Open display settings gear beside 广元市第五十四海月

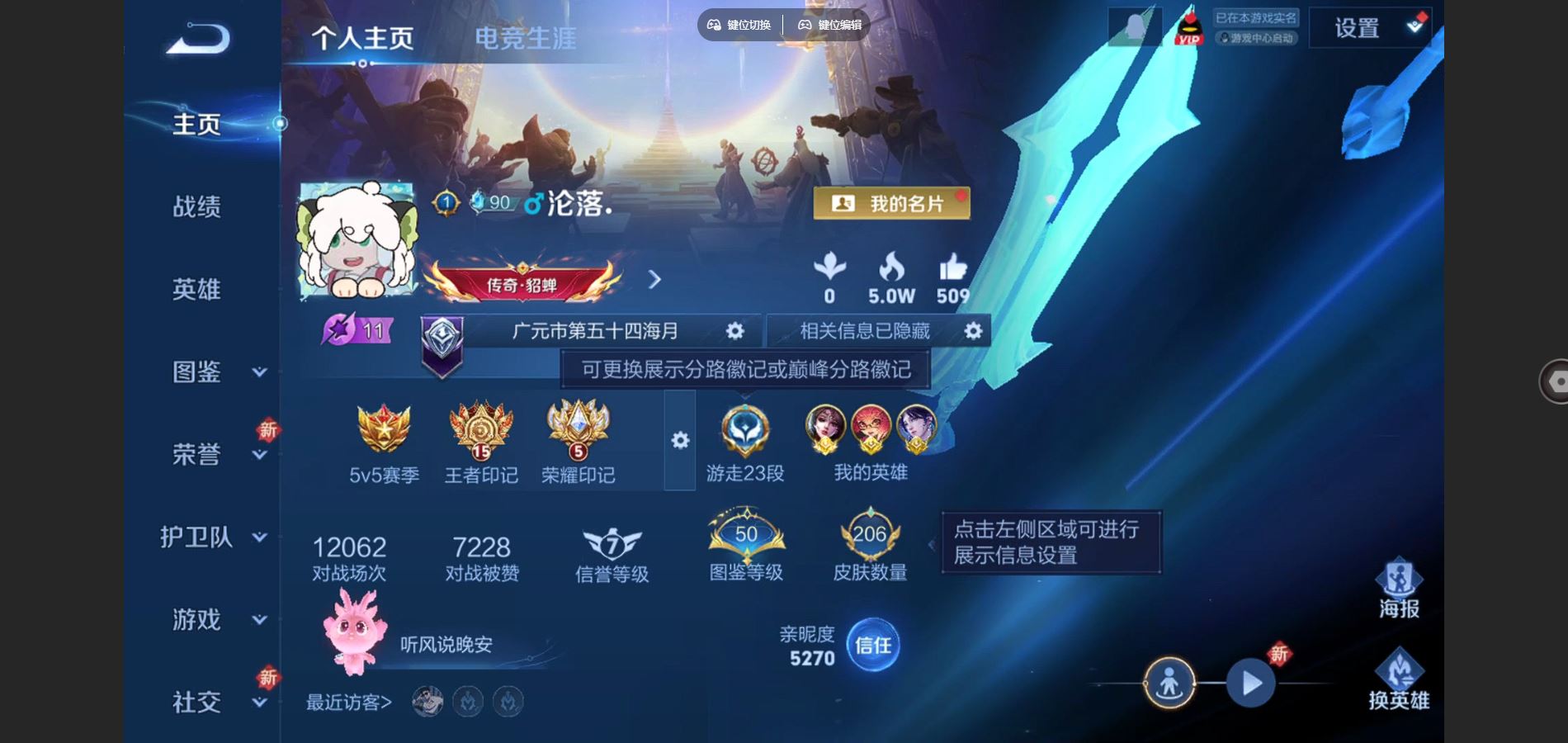click(735, 330)
